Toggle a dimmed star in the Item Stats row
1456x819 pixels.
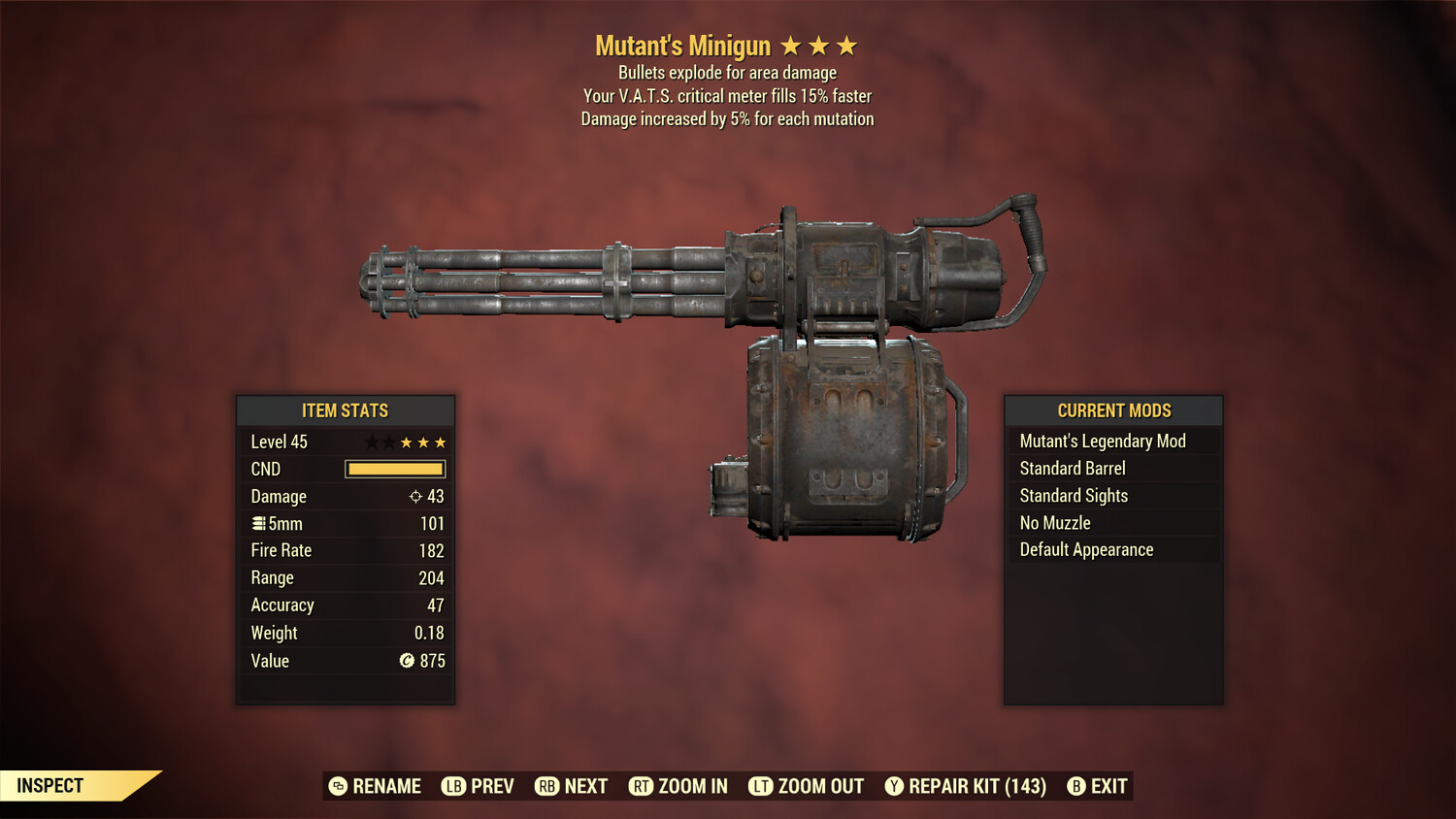(x=372, y=442)
